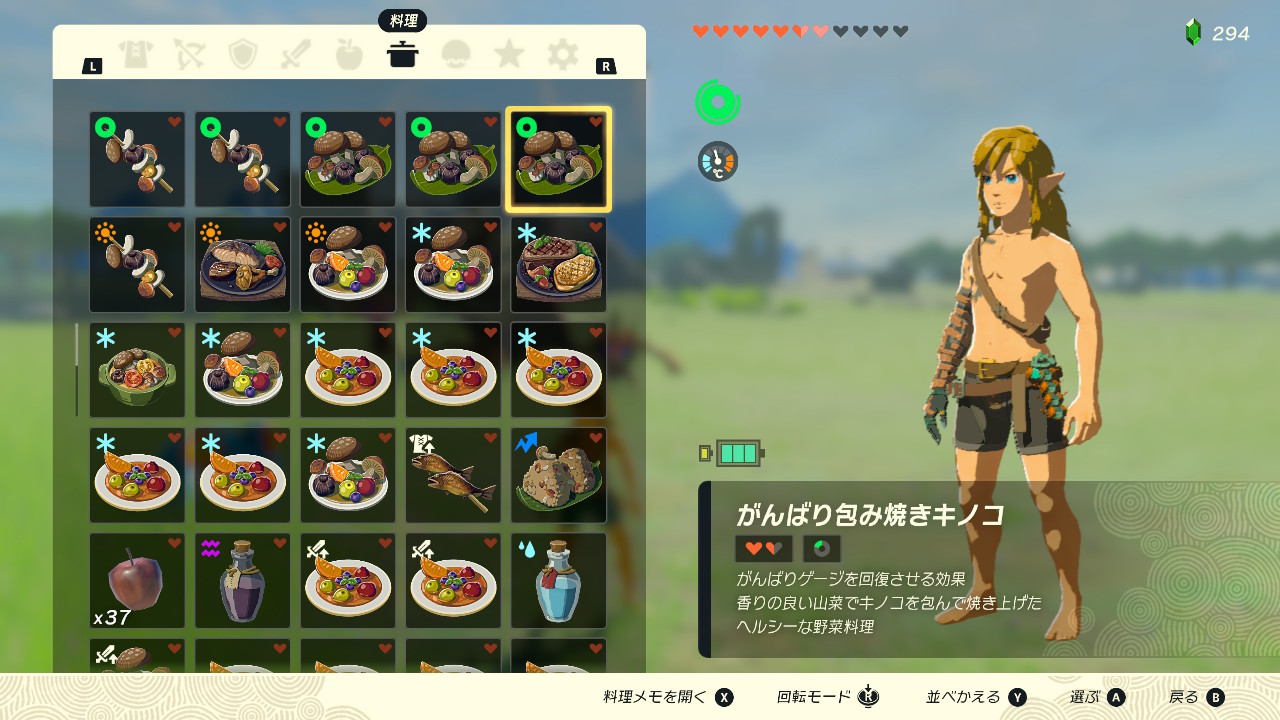Image resolution: width=1280 pixels, height=720 pixels.
Task: Switch to the monster parts tab
Action: tap(456, 55)
